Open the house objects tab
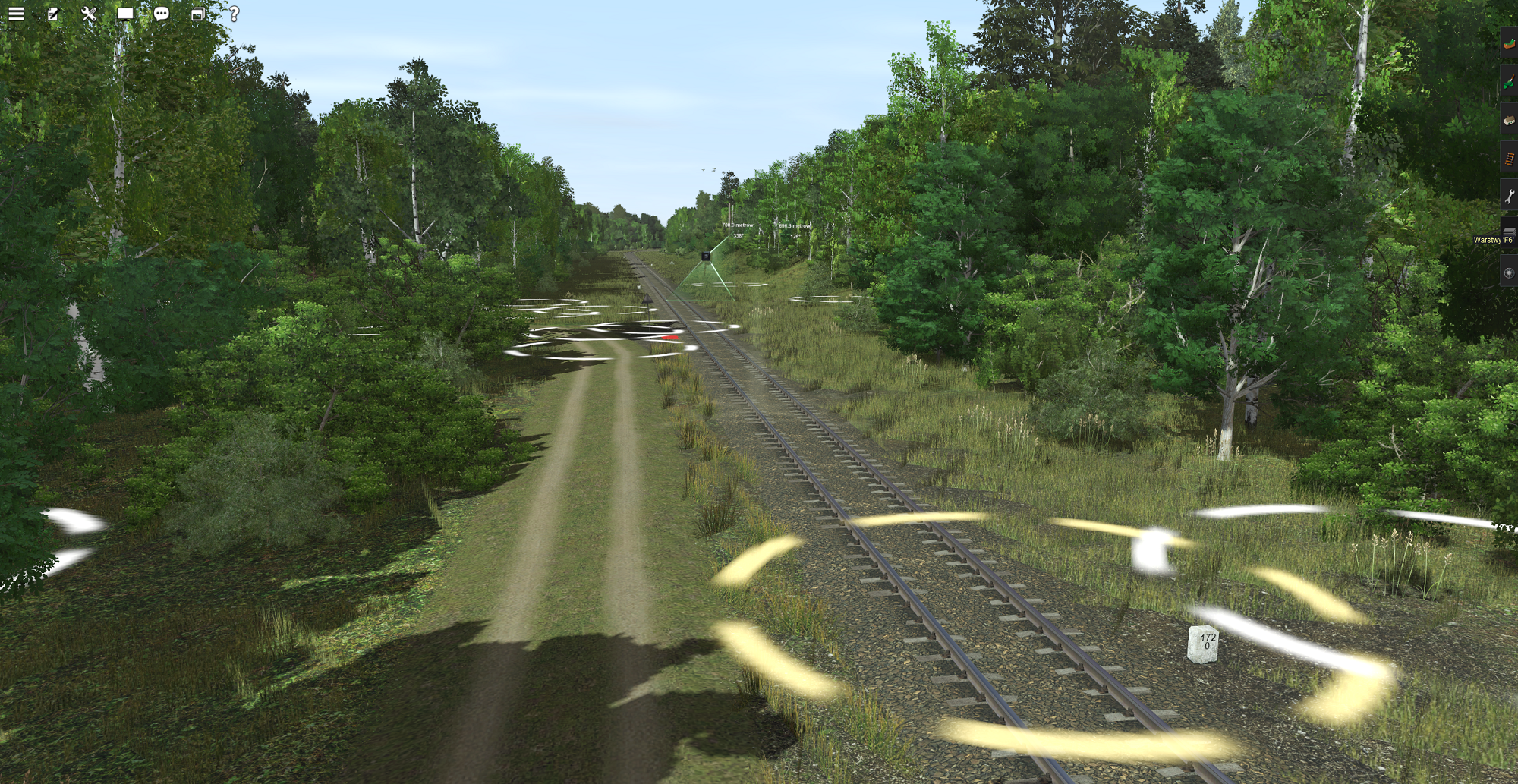Viewport: 1518px width, 784px height. tap(1509, 119)
